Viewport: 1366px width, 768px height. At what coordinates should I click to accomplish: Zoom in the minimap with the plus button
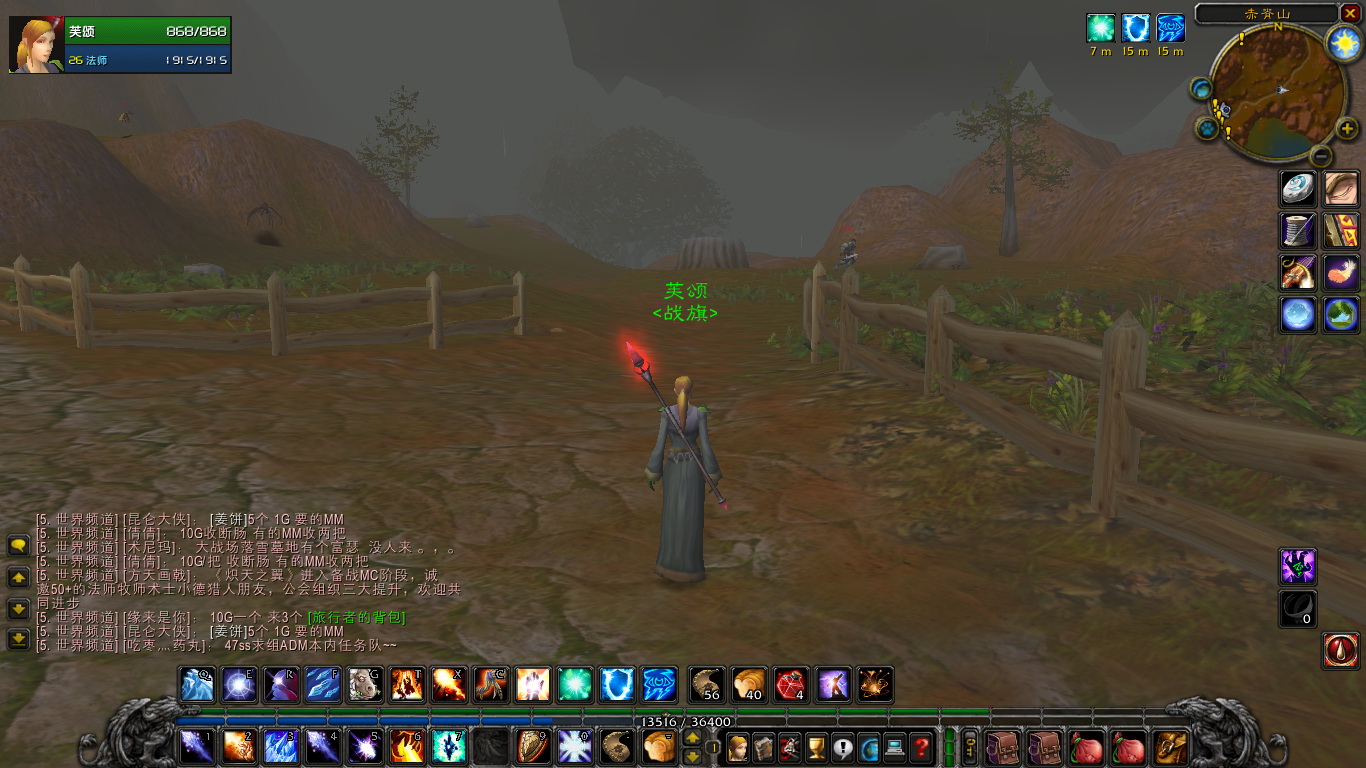[x=1347, y=128]
